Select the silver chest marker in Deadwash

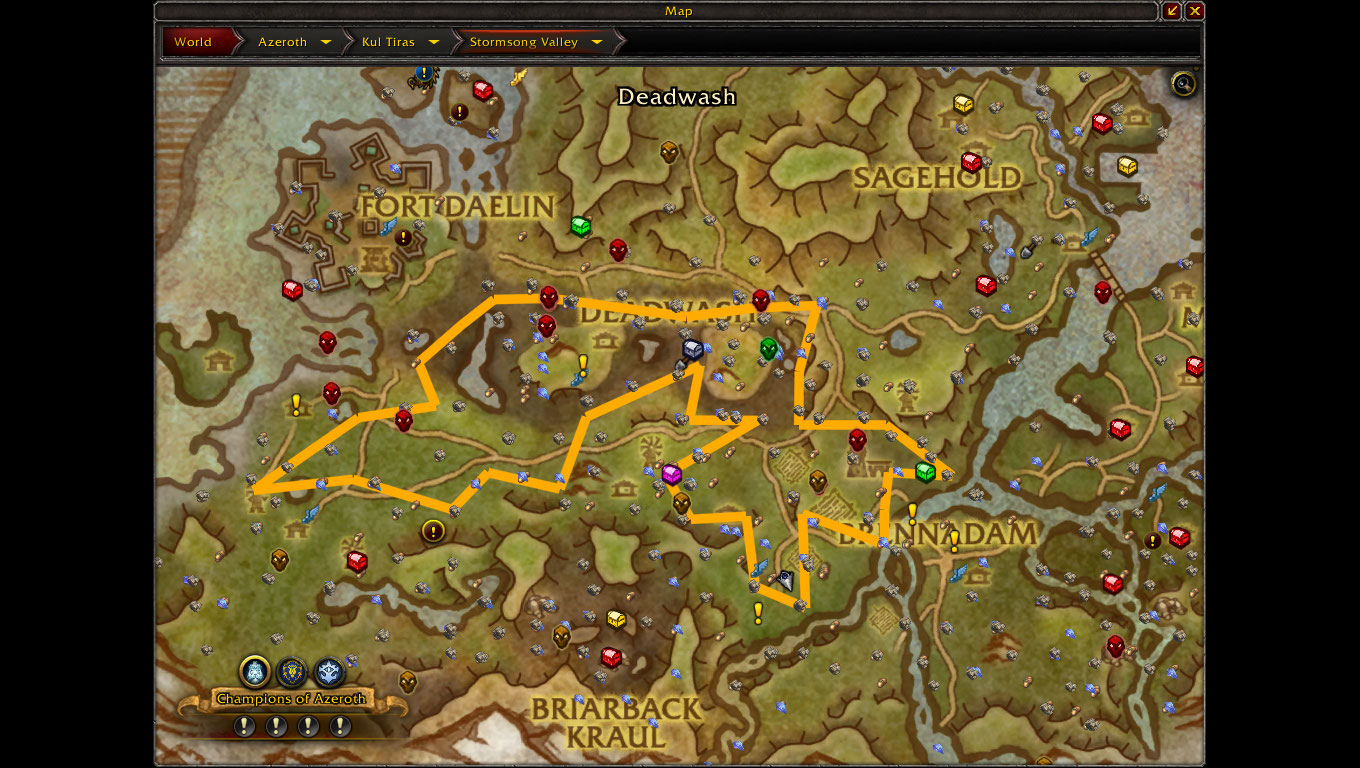692,349
